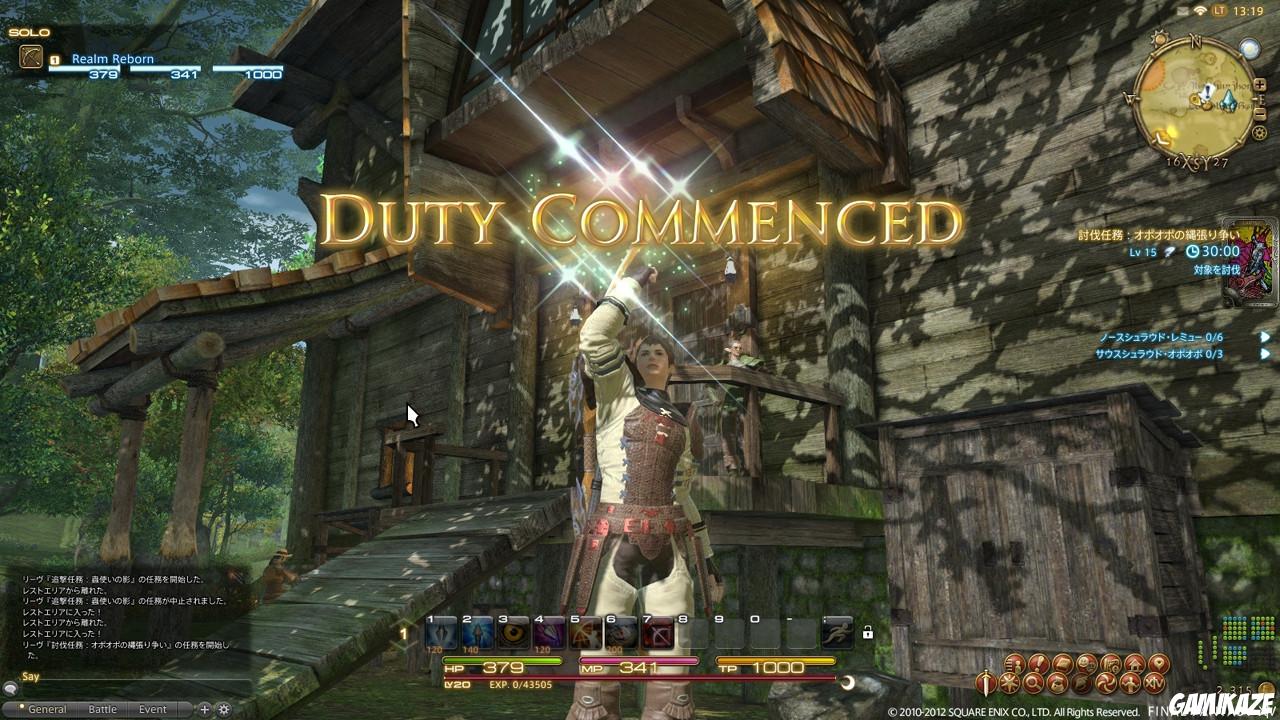
Task: Select the eye ability in hotbar slot 3
Action: click(x=512, y=632)
